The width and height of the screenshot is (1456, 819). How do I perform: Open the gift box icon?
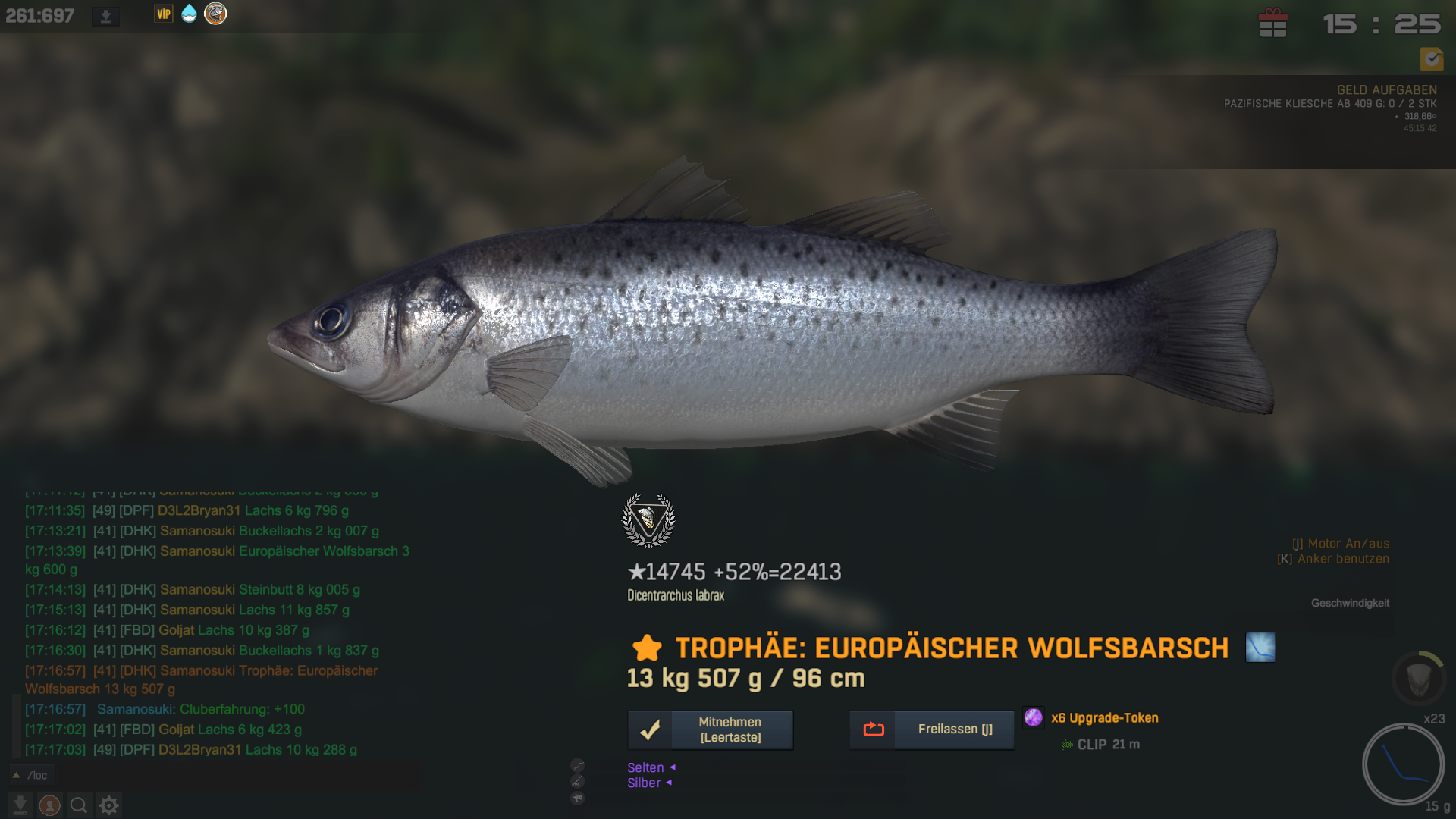point(1272,24)
